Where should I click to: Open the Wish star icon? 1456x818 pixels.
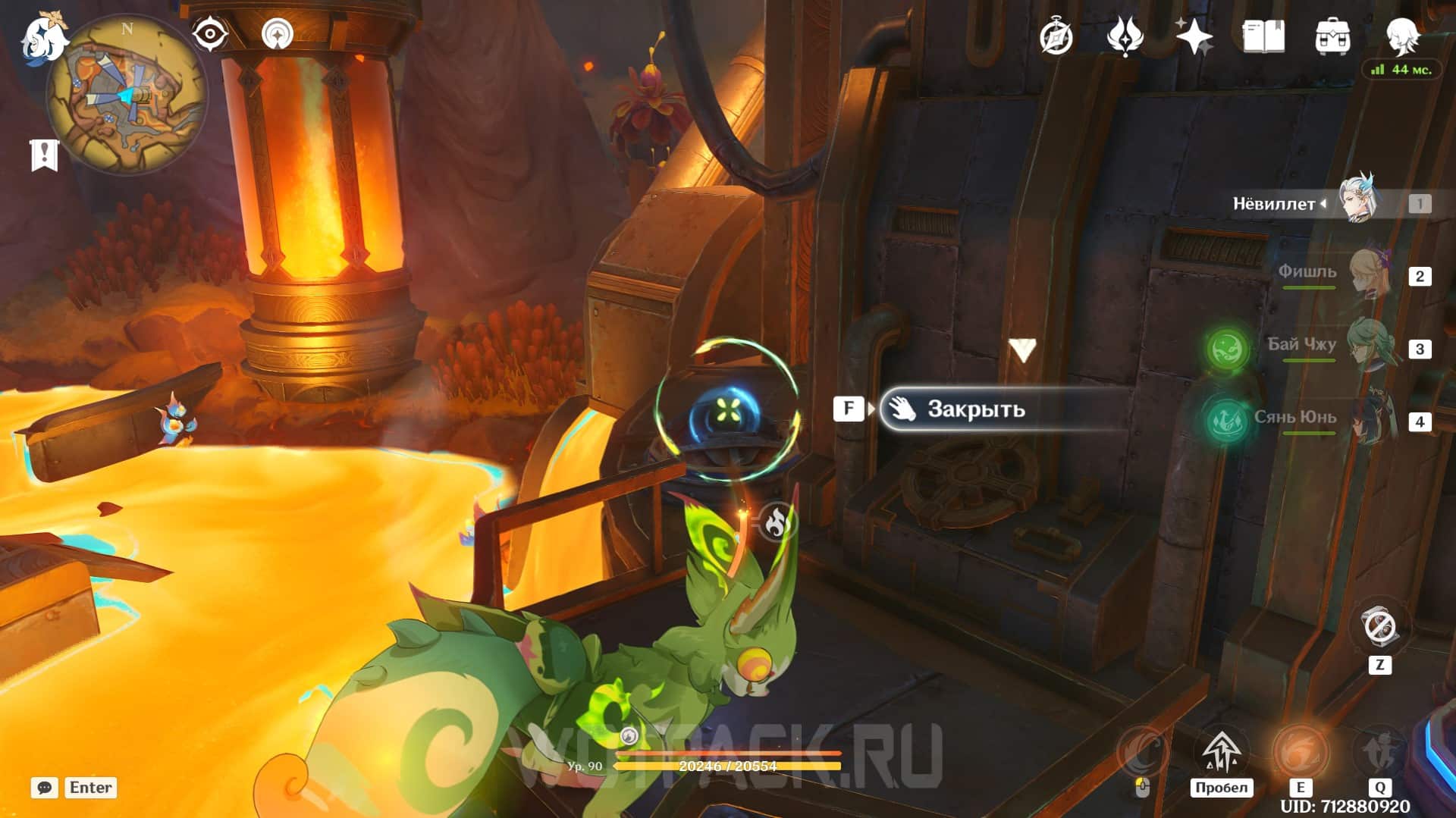pos(1194,36)
